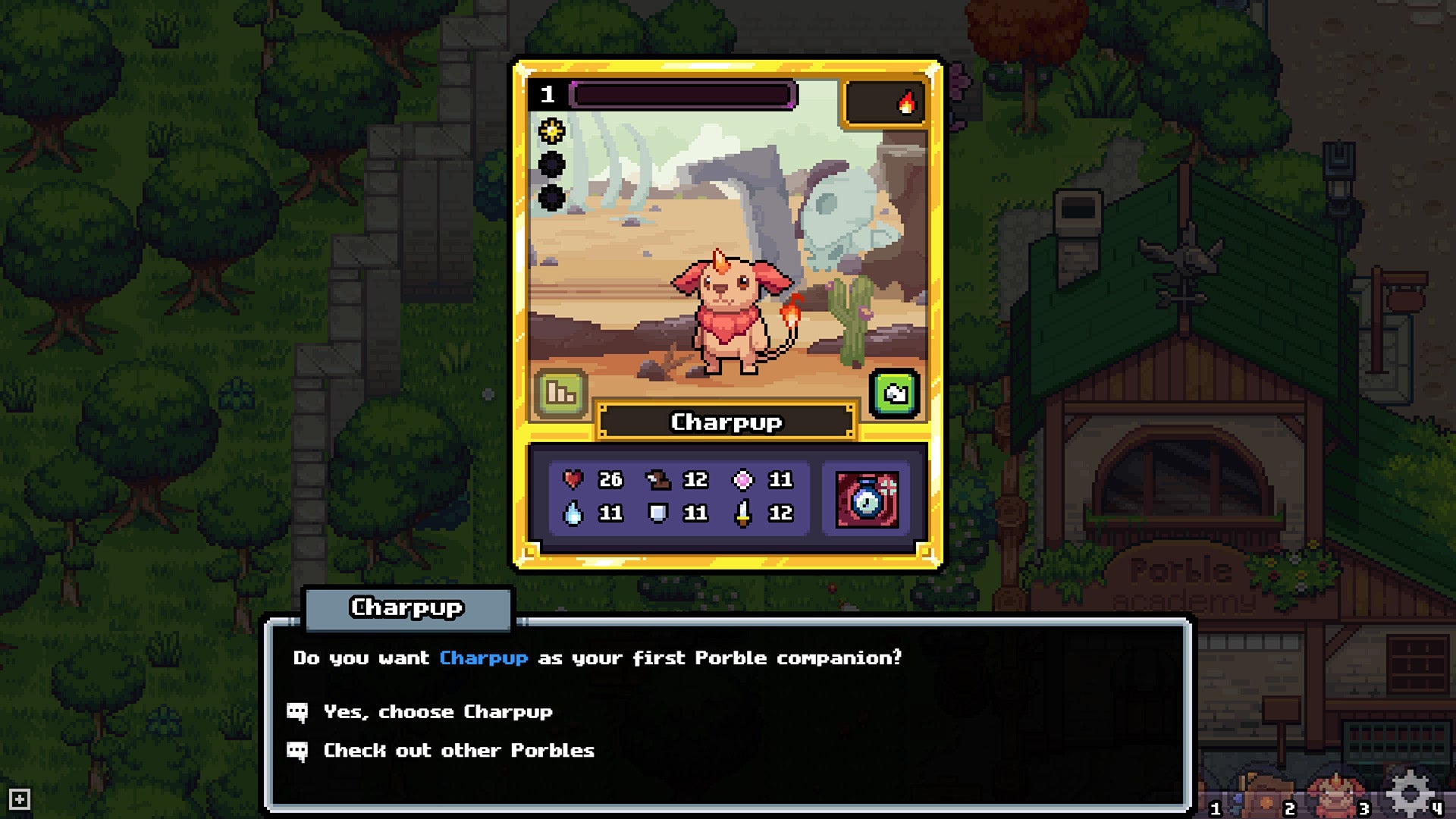Click the speech bubble beside Yes, choose Charpup
Screen dimensions: 1456x819
click(x=297, y=711)
